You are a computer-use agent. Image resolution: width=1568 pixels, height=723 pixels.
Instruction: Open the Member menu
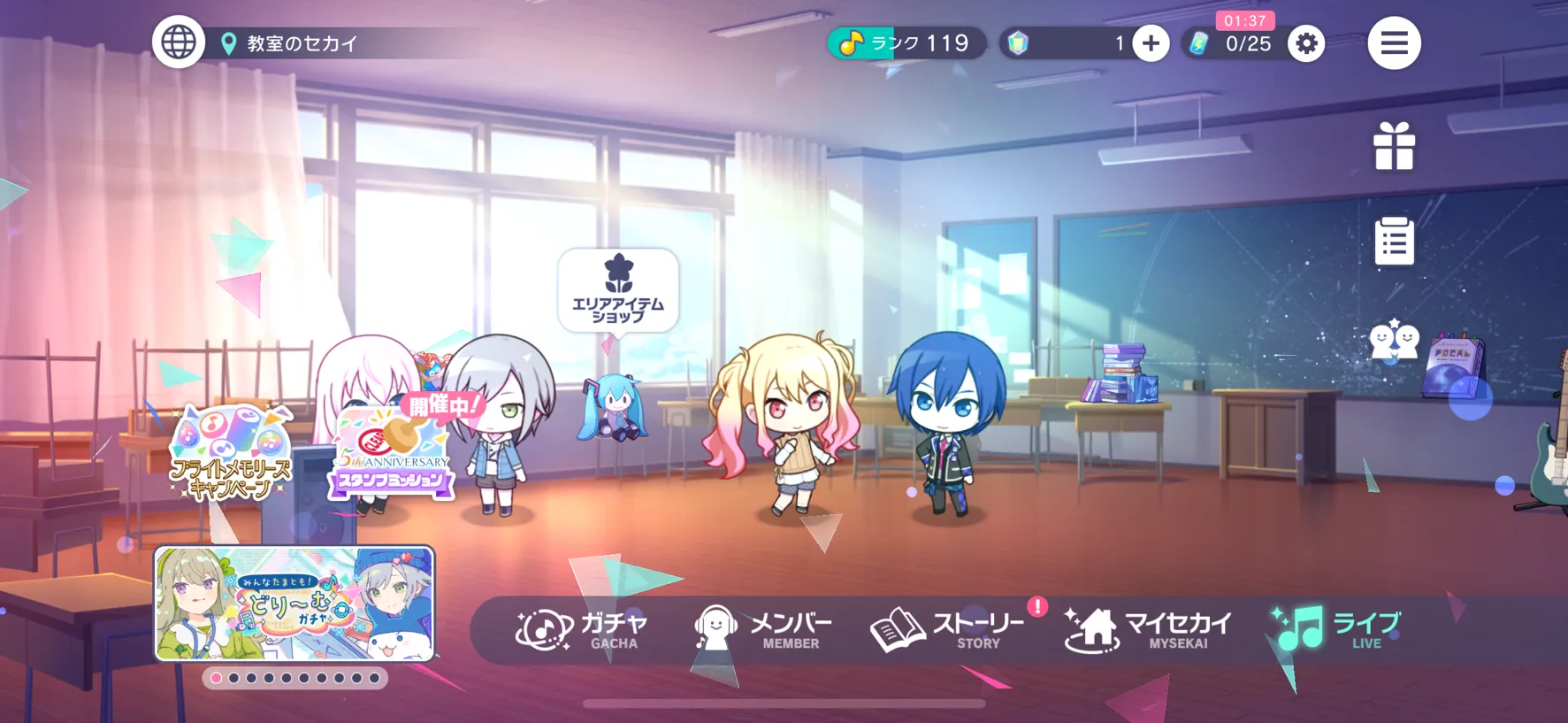coord(763,629)
